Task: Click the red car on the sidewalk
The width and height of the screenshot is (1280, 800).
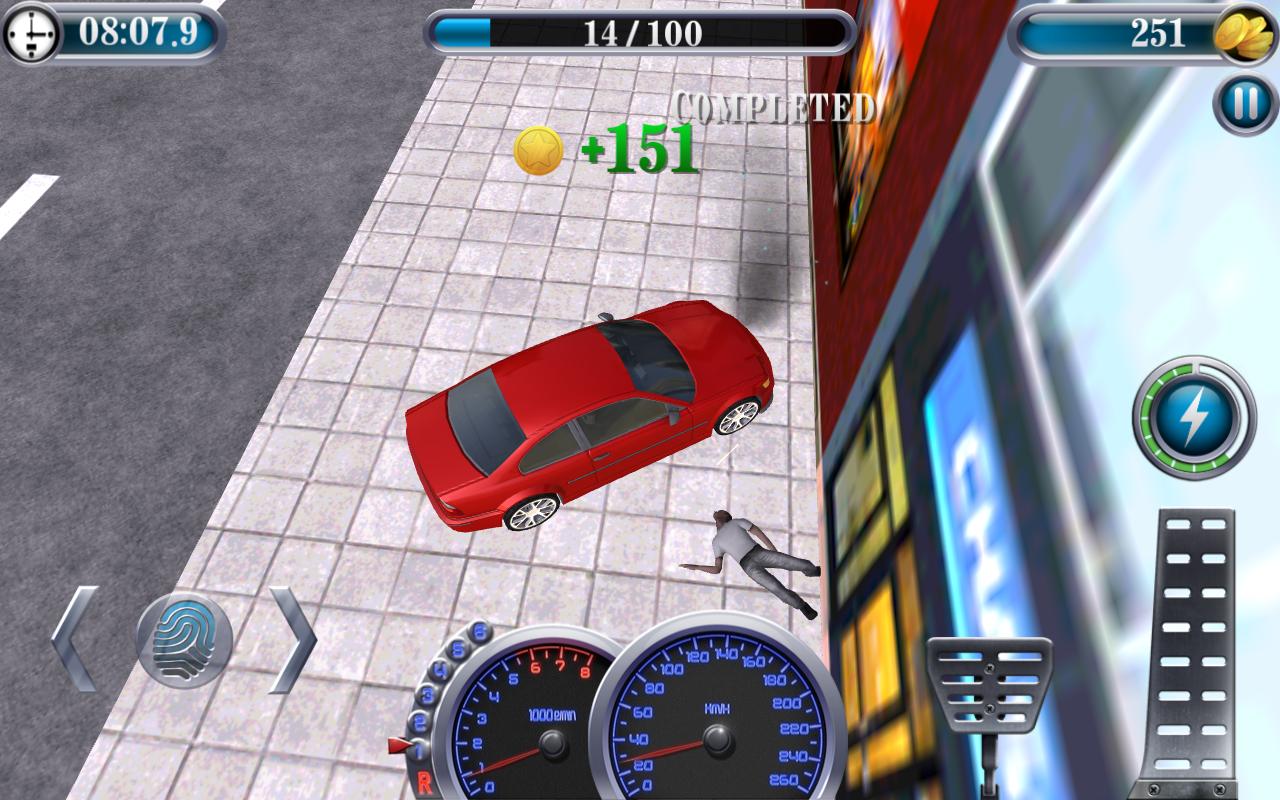Action: tap(590, 418)
